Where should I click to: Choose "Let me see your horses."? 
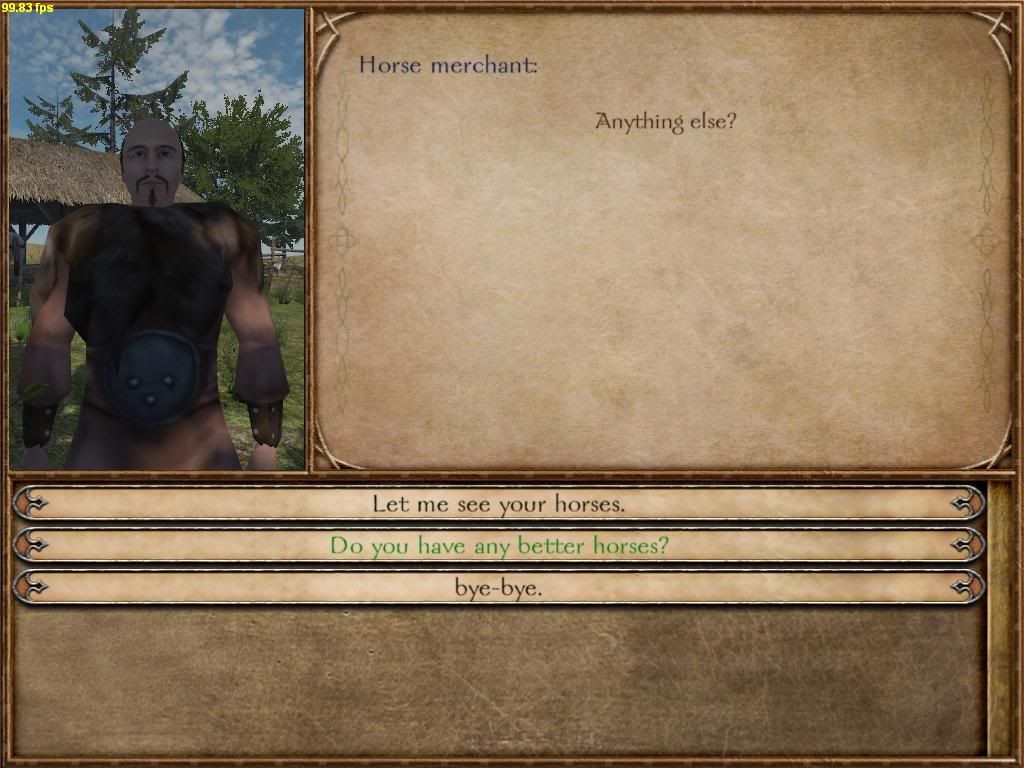pyautogui.click(x=498, y=504)
